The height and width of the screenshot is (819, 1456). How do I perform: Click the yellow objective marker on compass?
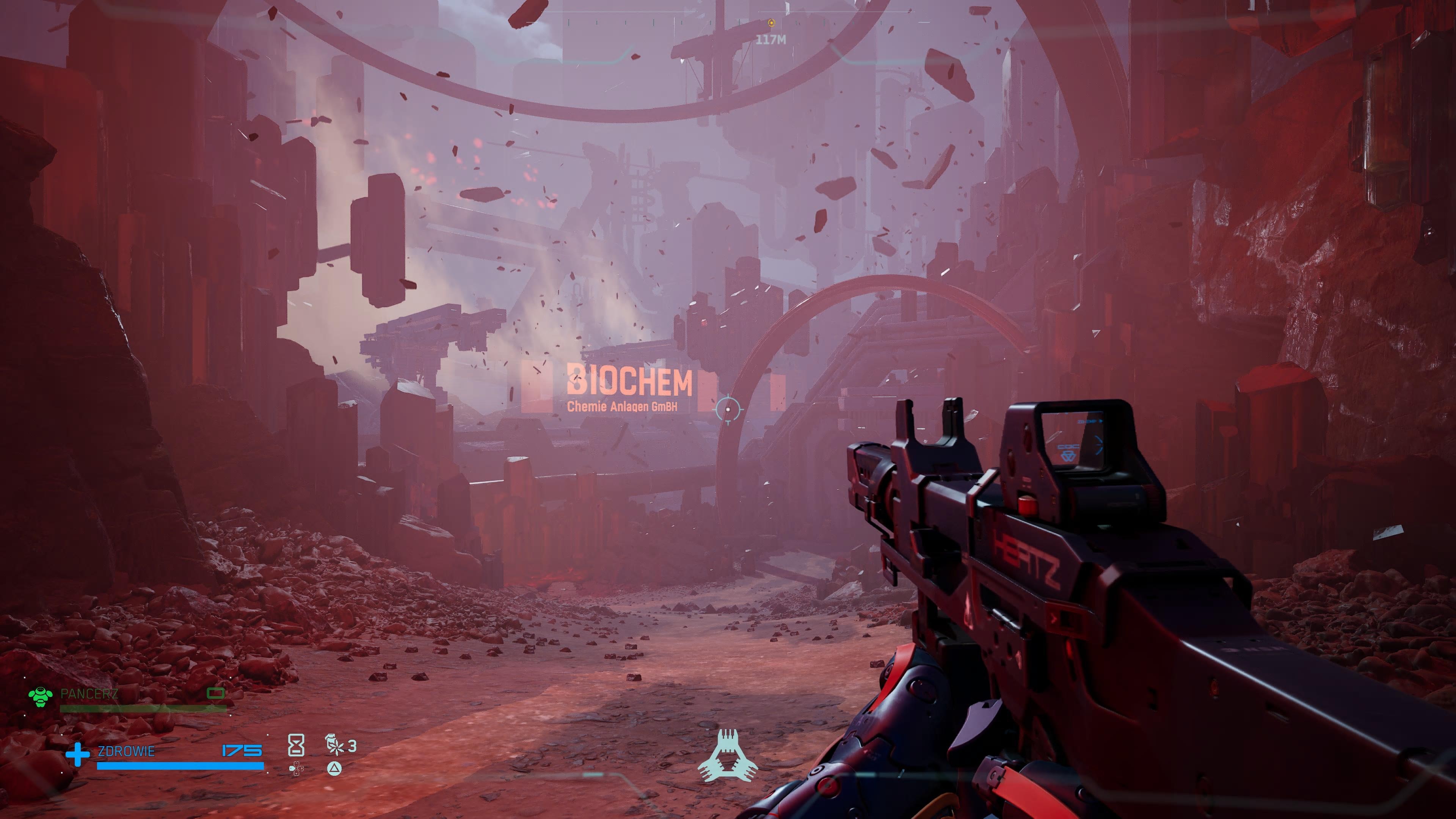click(771, 23)
